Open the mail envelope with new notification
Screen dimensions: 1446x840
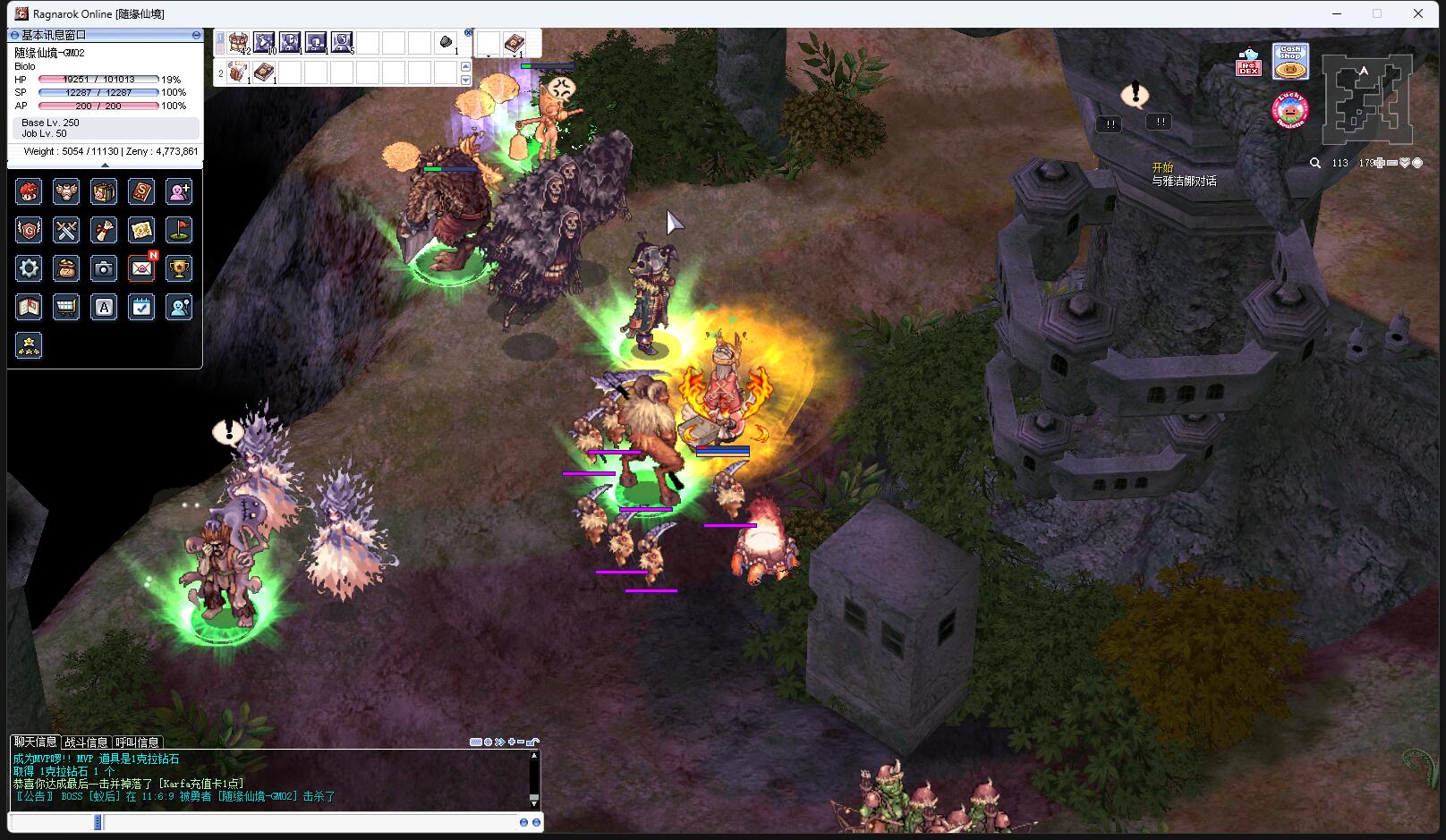(141, 268)
